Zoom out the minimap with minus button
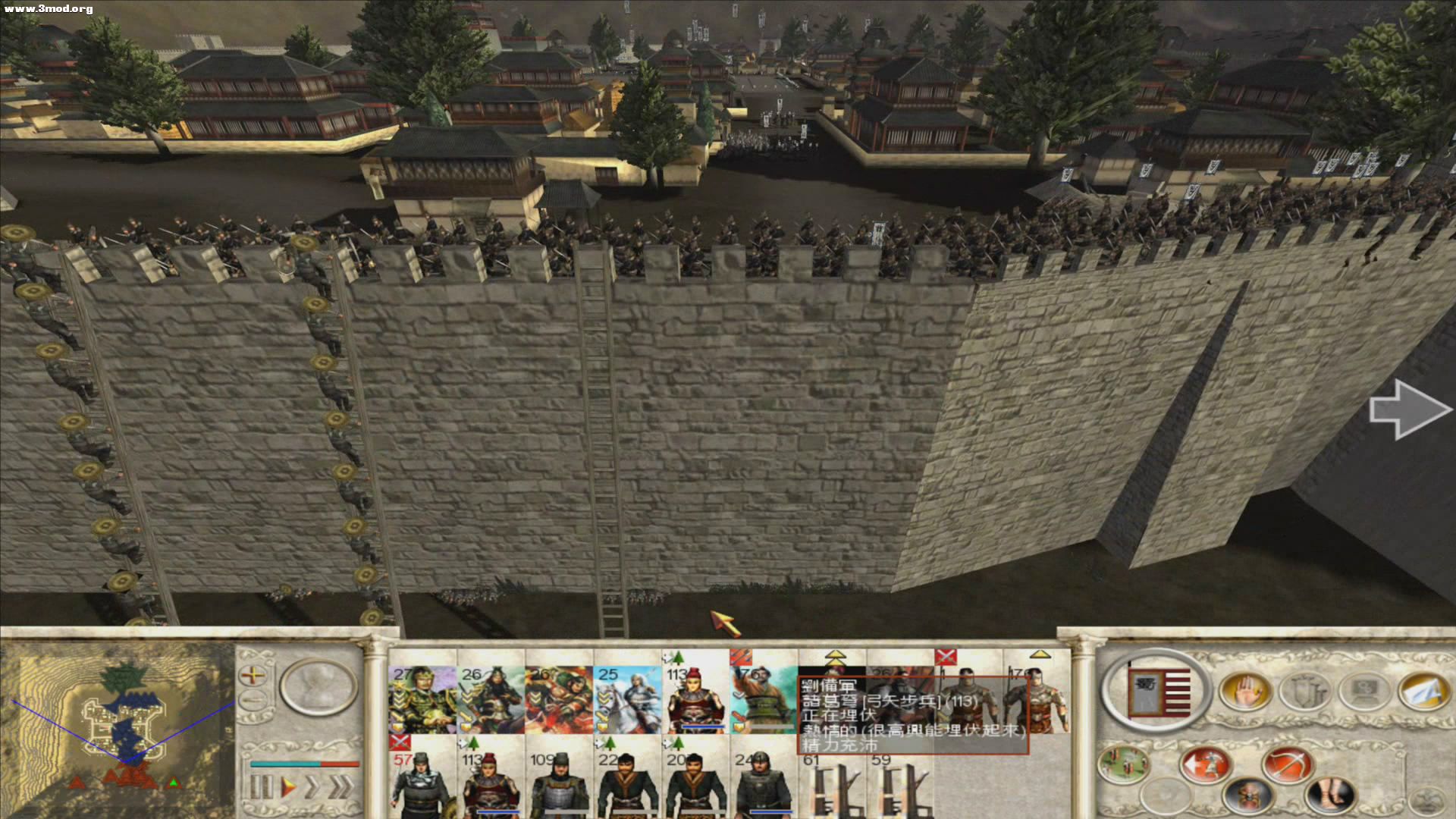This screenshot has width=1456, height=819. [253, 700]
